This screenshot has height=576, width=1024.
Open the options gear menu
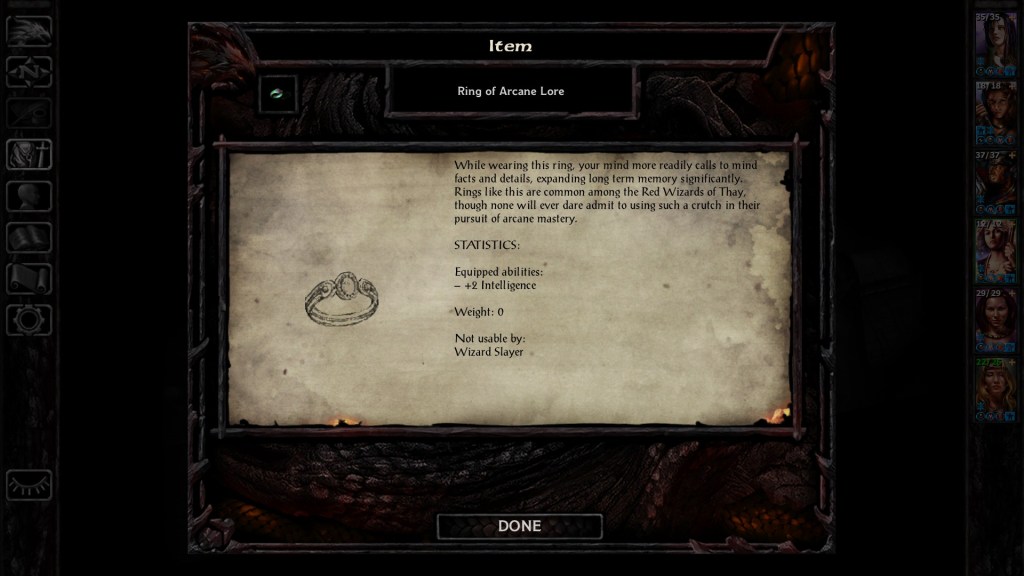click(29, 320)
